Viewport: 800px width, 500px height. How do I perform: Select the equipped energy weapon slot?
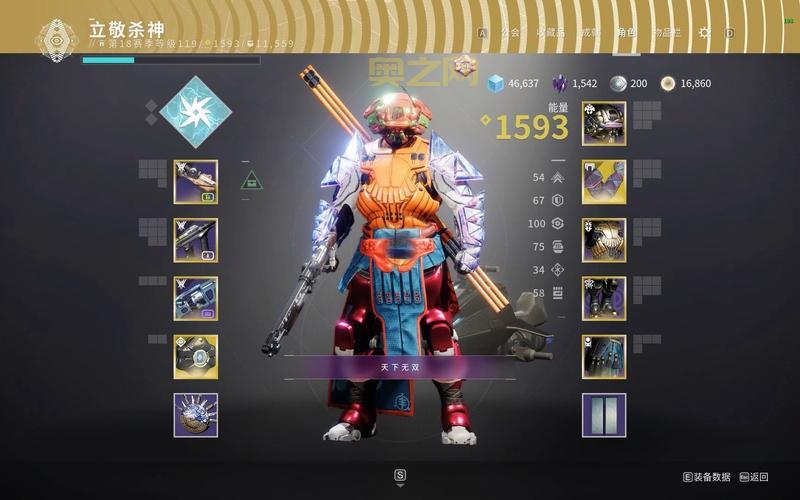coord(196,240)
